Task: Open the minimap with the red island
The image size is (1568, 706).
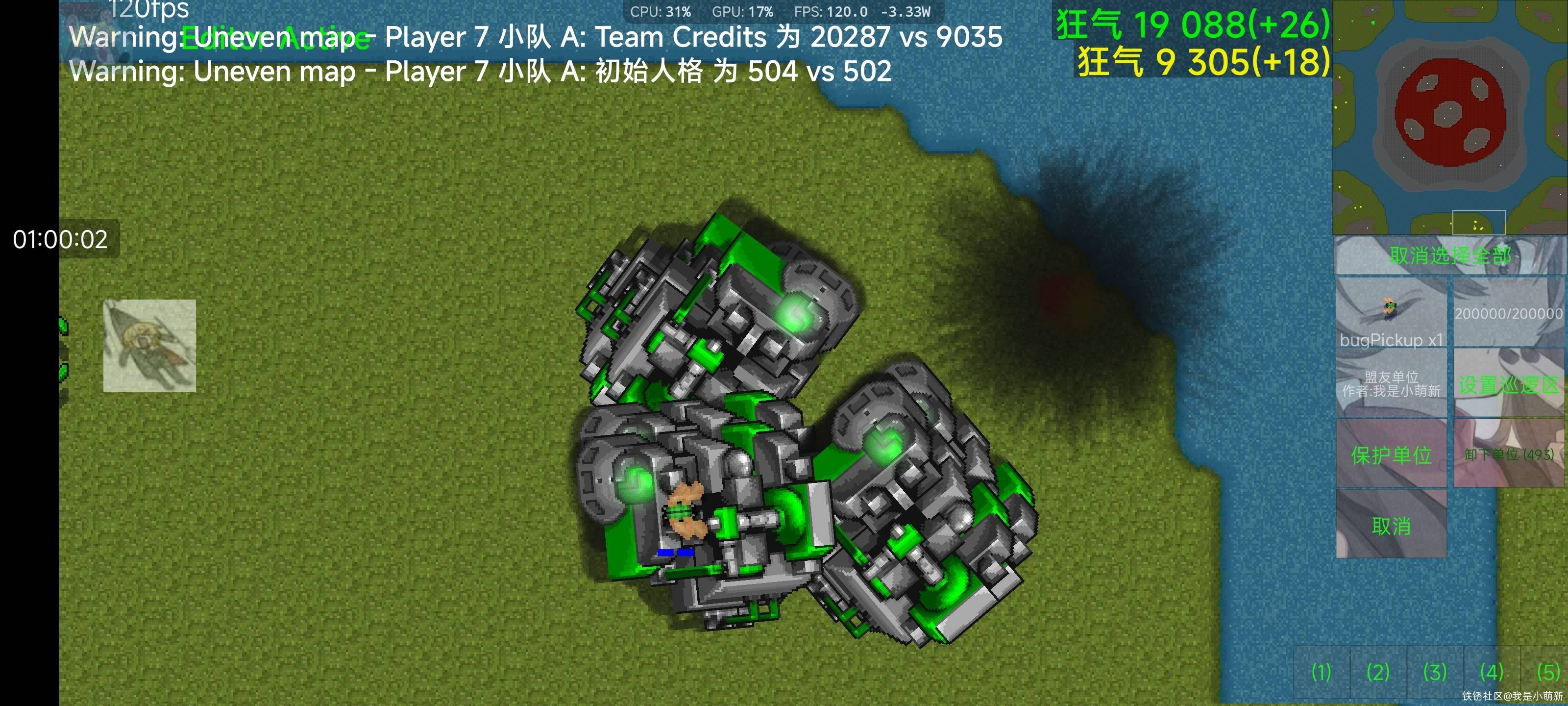Action: [1450, 117]
